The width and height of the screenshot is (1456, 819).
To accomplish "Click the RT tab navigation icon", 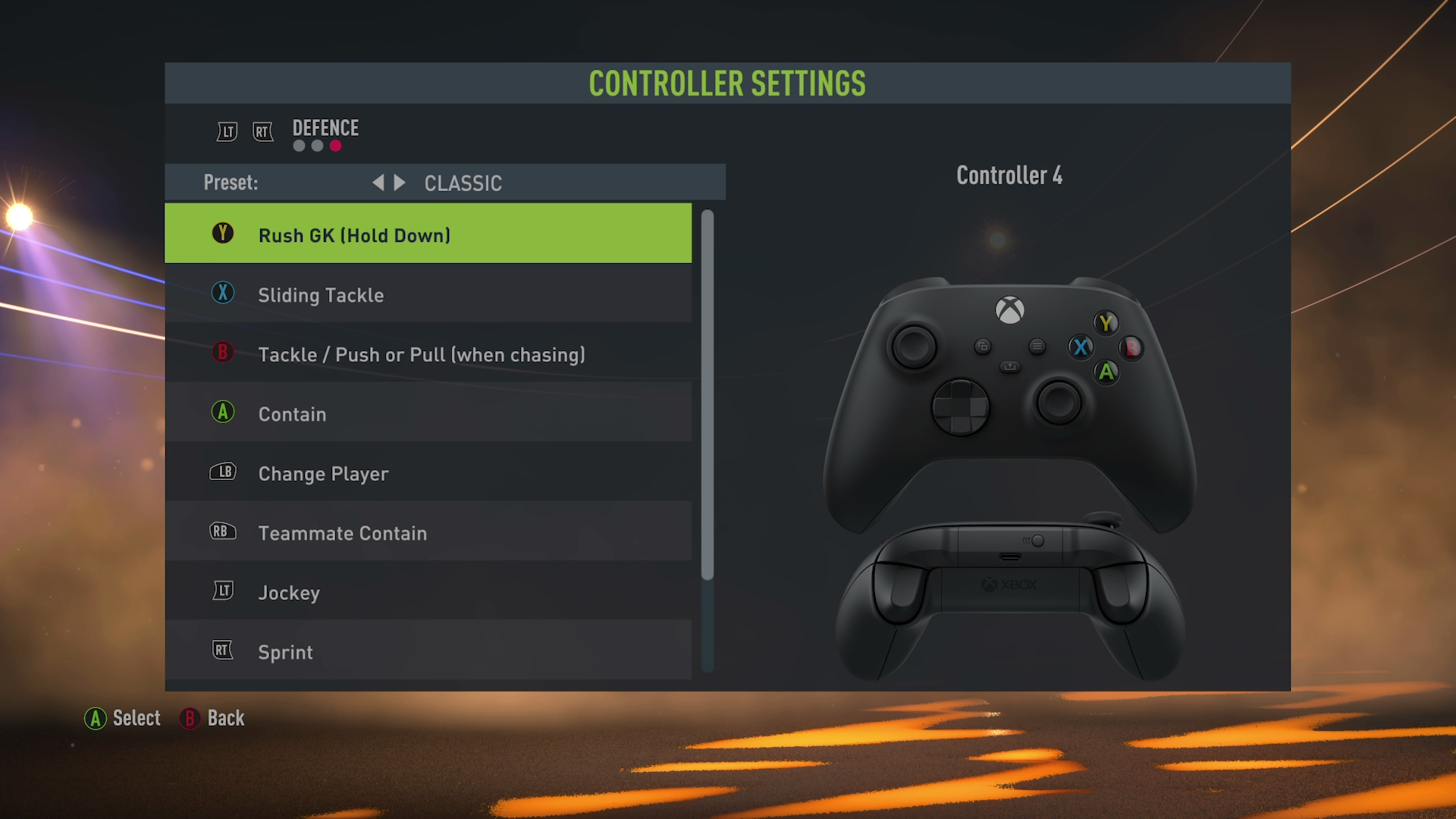I will pos(262,130).
